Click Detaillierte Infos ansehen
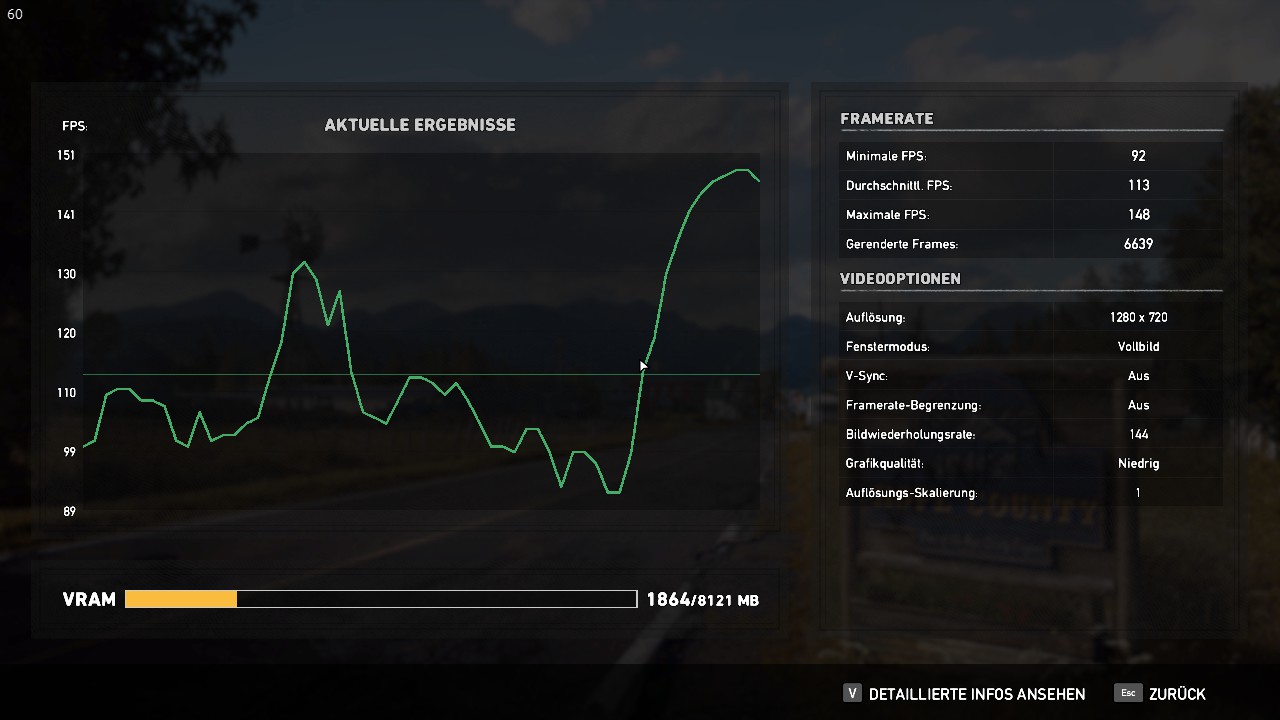Screen dimensions: 1280x720 pyautogui.click(x=978, y=693)
